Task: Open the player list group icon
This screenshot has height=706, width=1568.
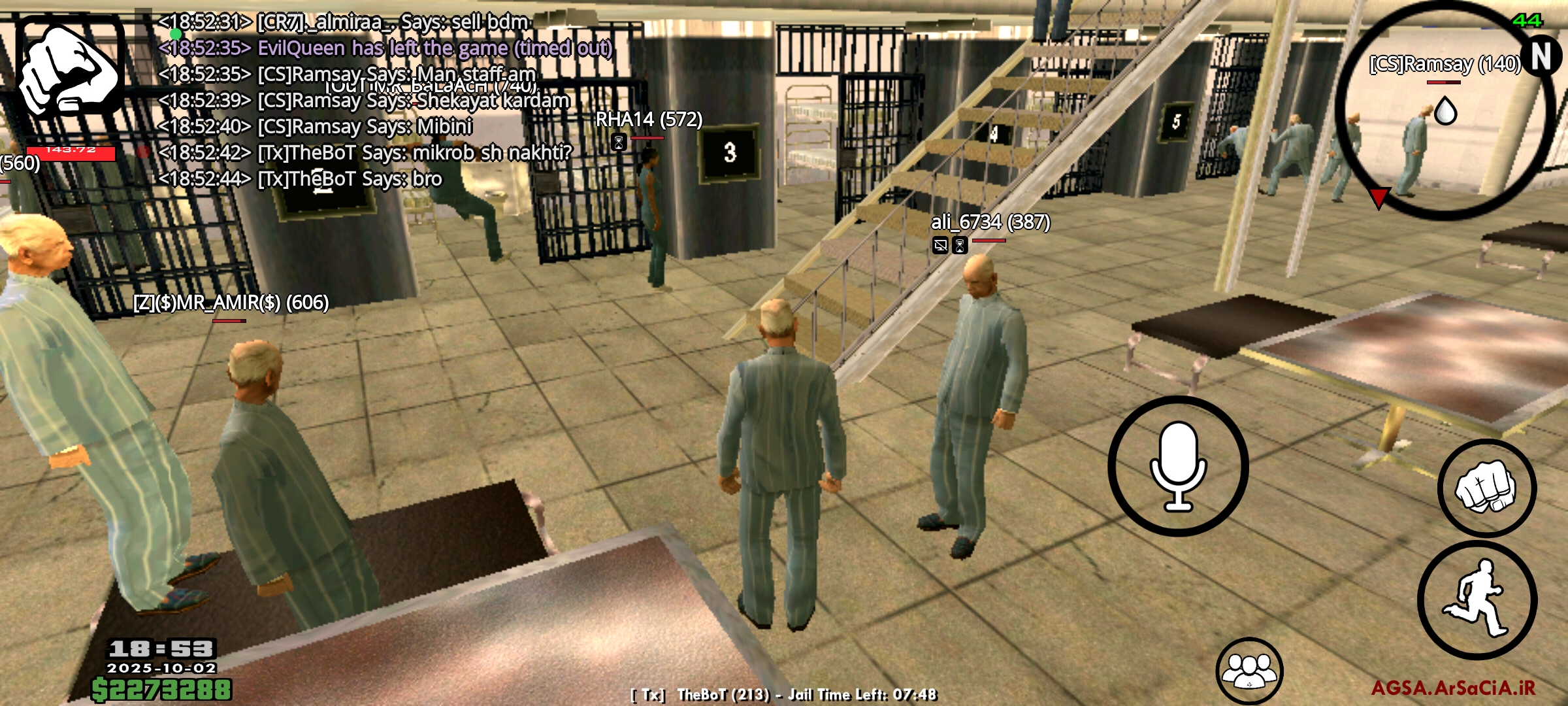Action: point(1249,671)
